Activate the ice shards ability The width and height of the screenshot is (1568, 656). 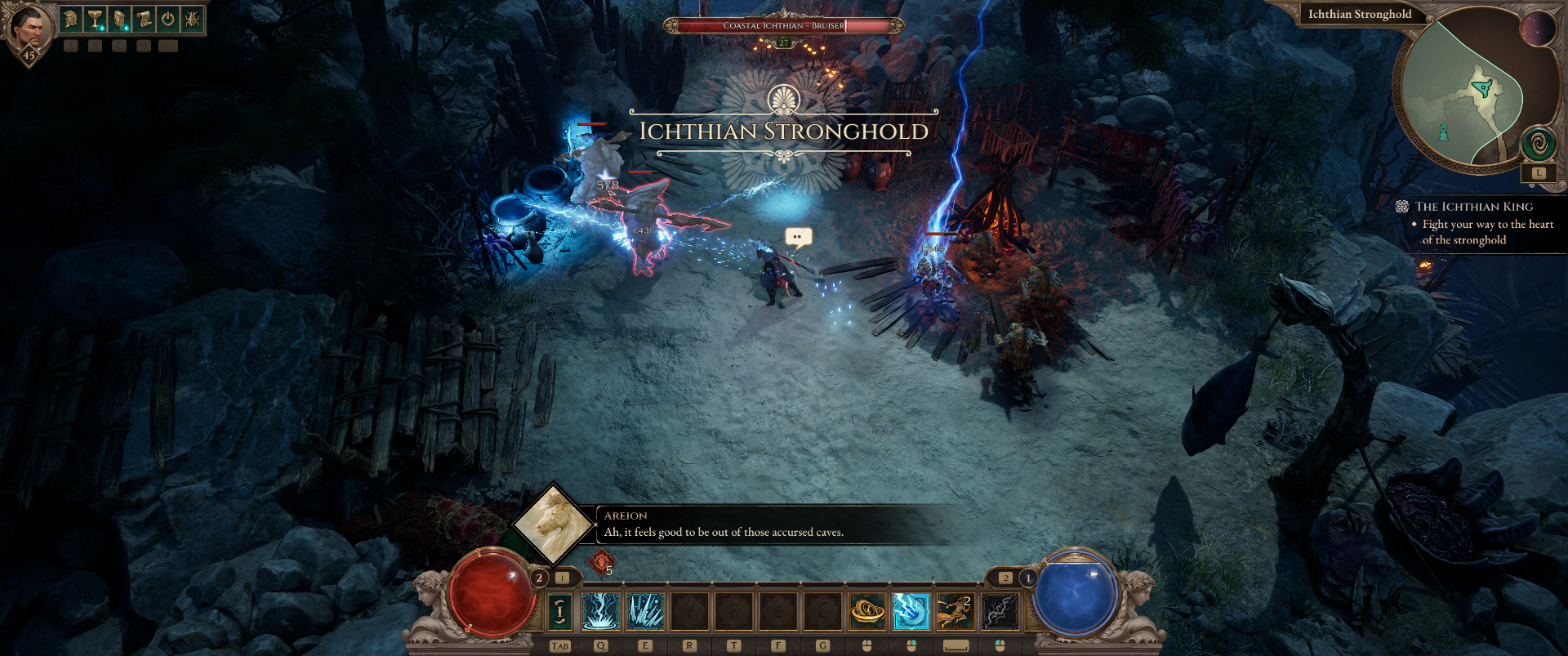(x=645, y=611)
